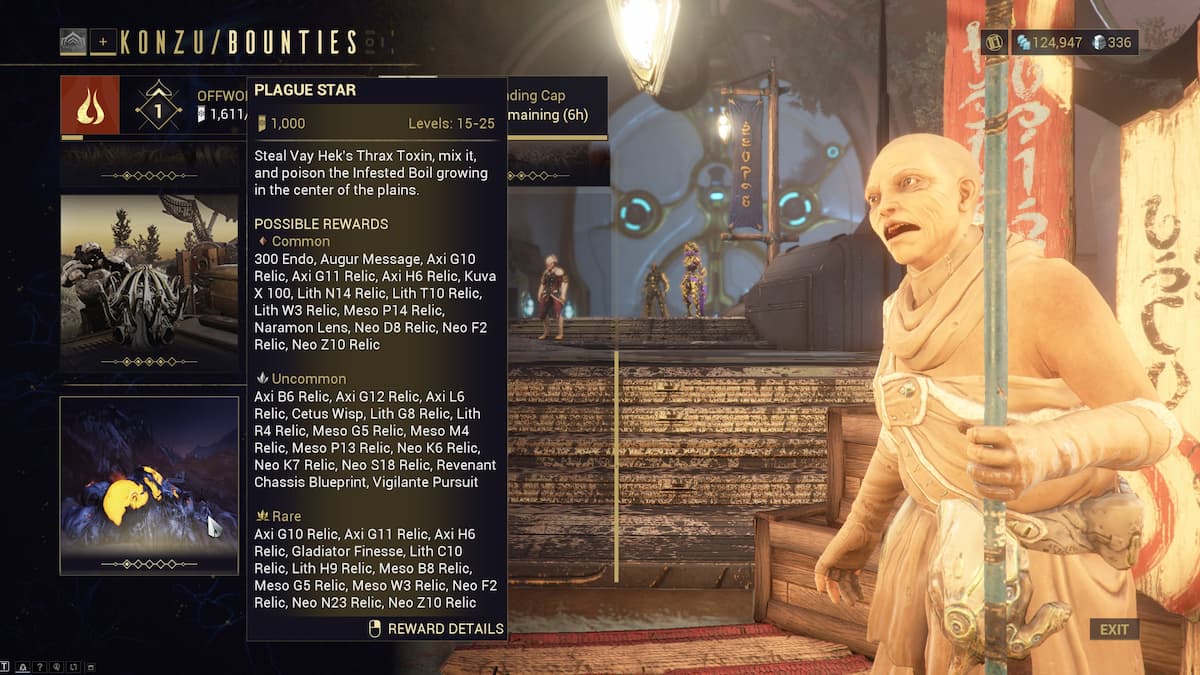Viewport: 1200px width, 675px height.
Task: Select the Plague Star bounty thumbnail
Action: 149,486
